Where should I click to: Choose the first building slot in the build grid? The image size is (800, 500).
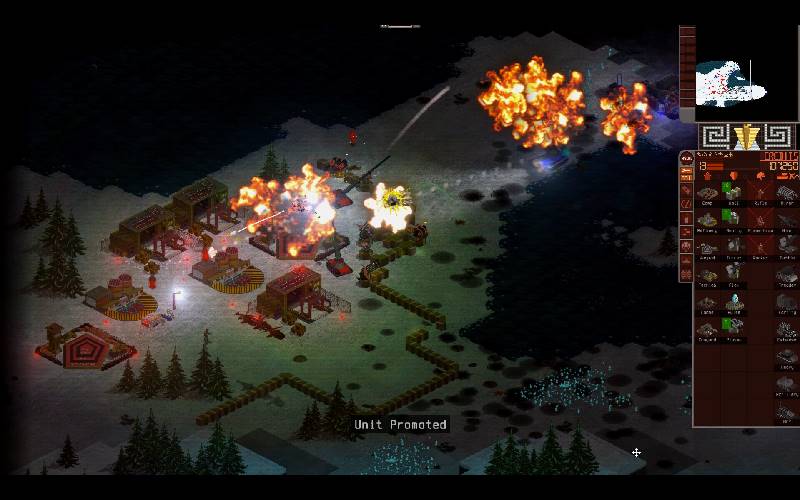(707, 194)
